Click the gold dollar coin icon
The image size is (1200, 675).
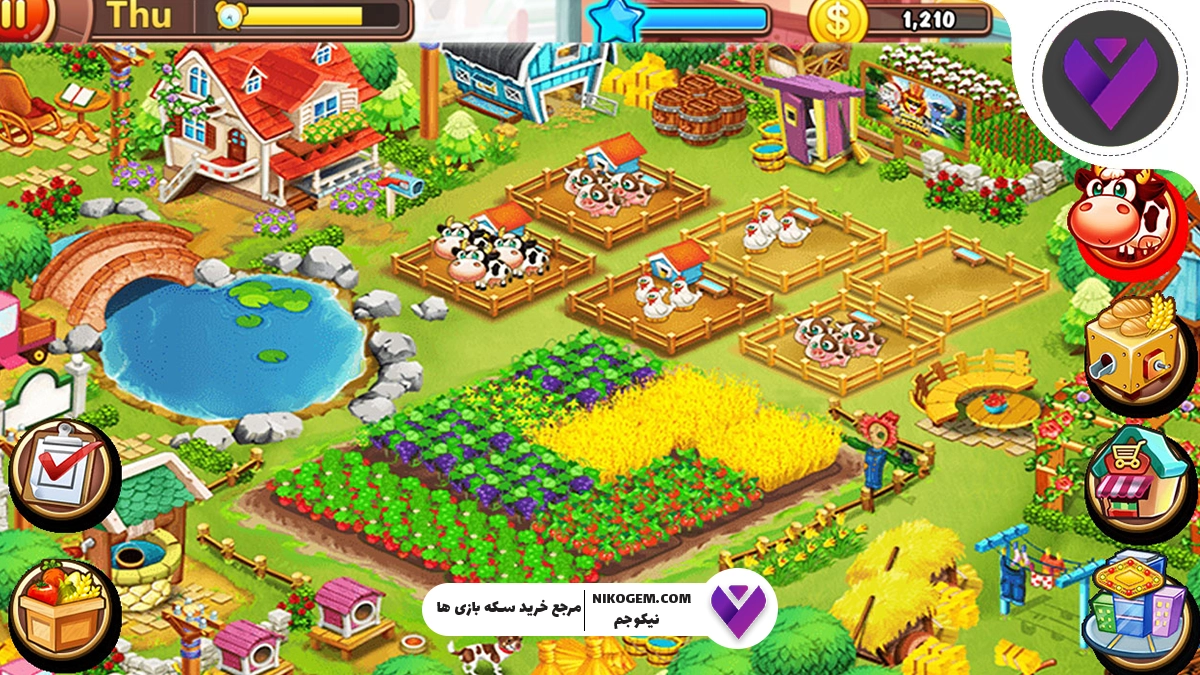(x=837, y=20)
